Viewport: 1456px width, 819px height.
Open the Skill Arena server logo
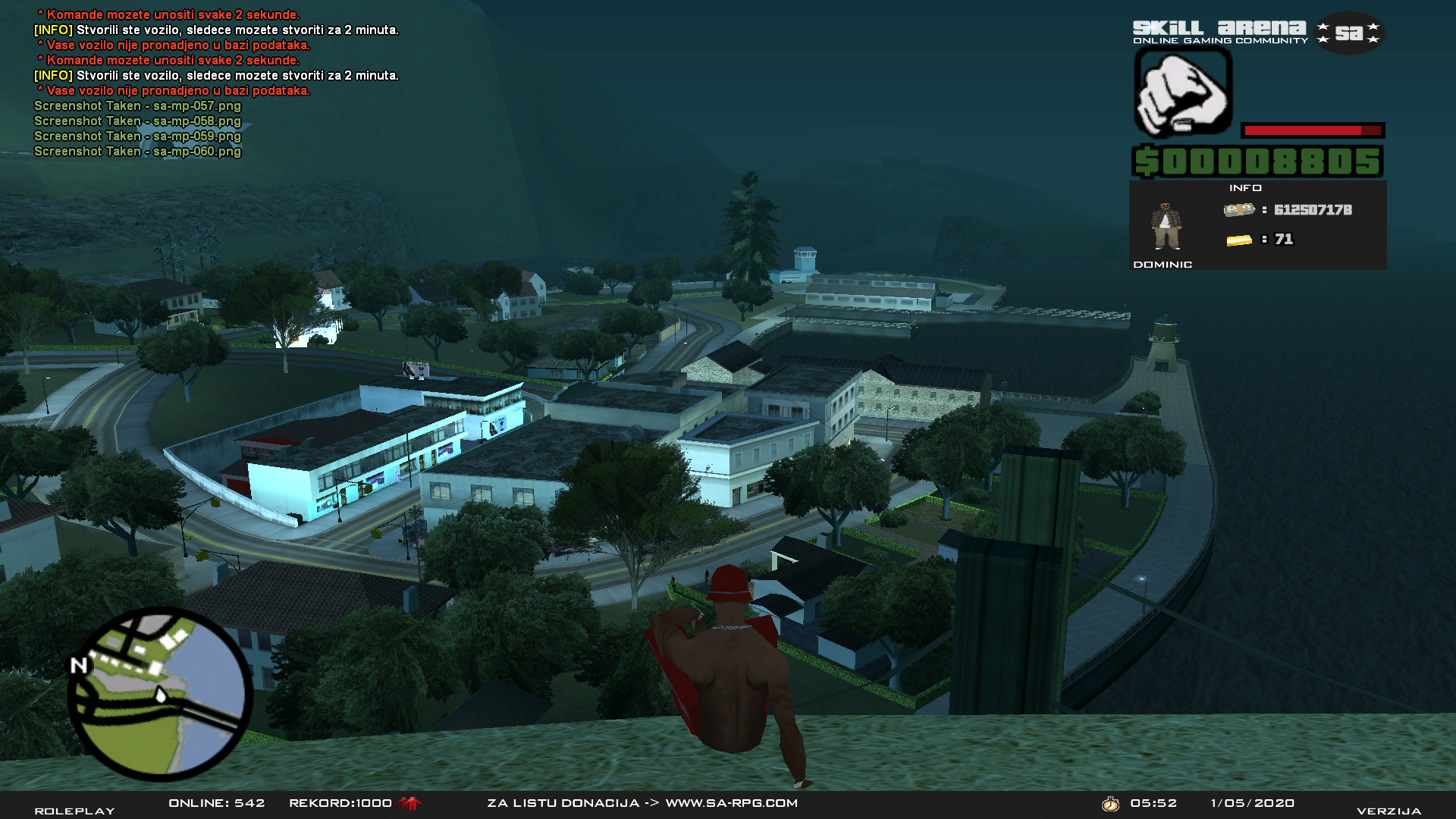pyautogui.click(x=1258, y=33)
